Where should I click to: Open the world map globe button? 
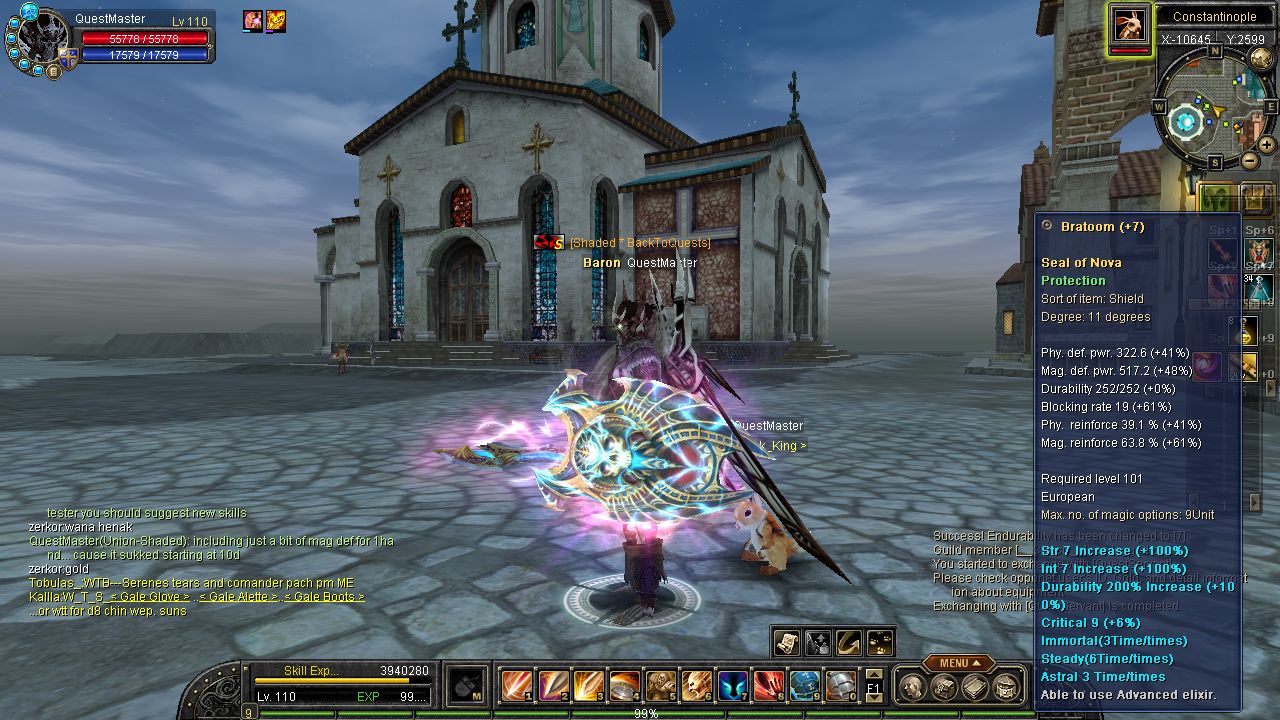click(1261, 59)
